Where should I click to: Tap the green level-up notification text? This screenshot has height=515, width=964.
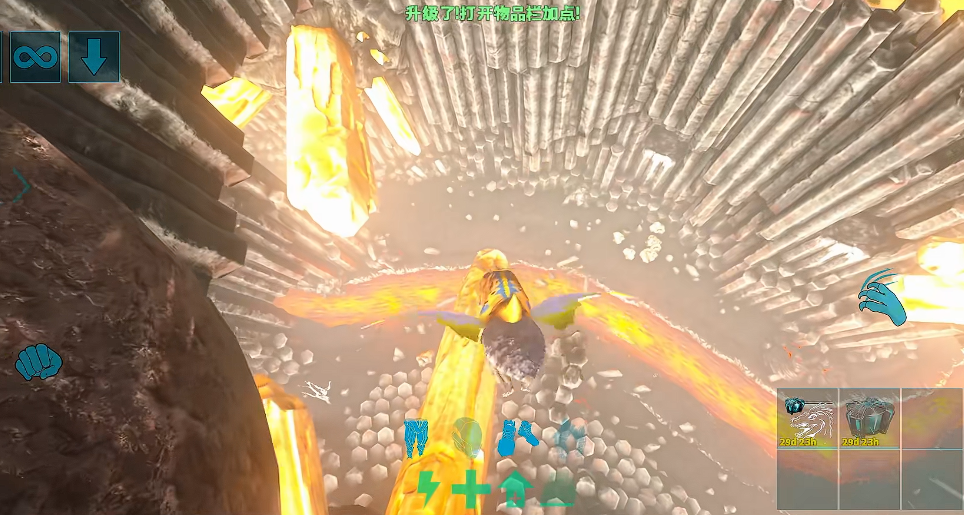tap(492, 14)
